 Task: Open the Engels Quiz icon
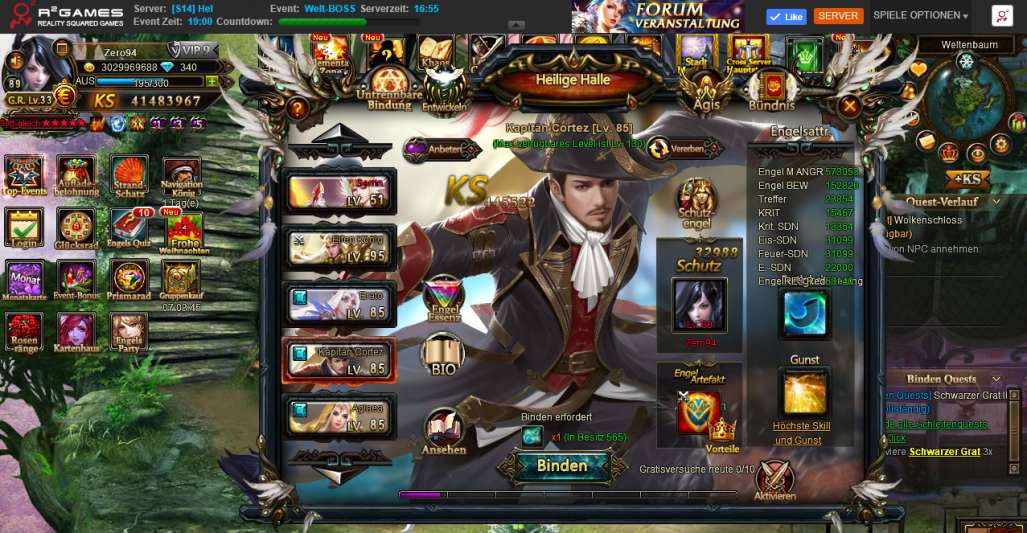coord(128,230)
